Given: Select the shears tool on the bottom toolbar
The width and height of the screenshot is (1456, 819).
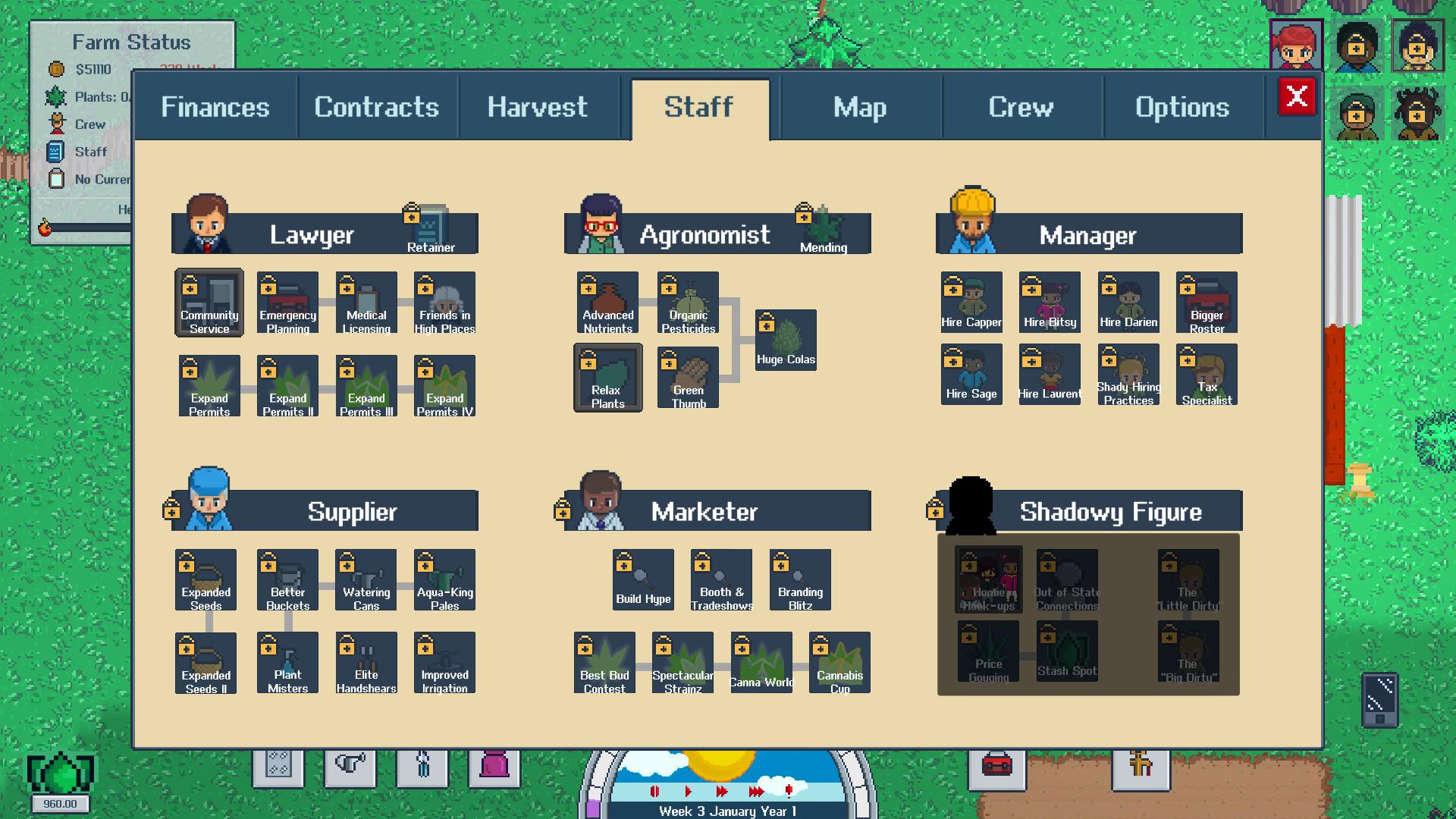Looking at the screenshot, I should [422, 767].
